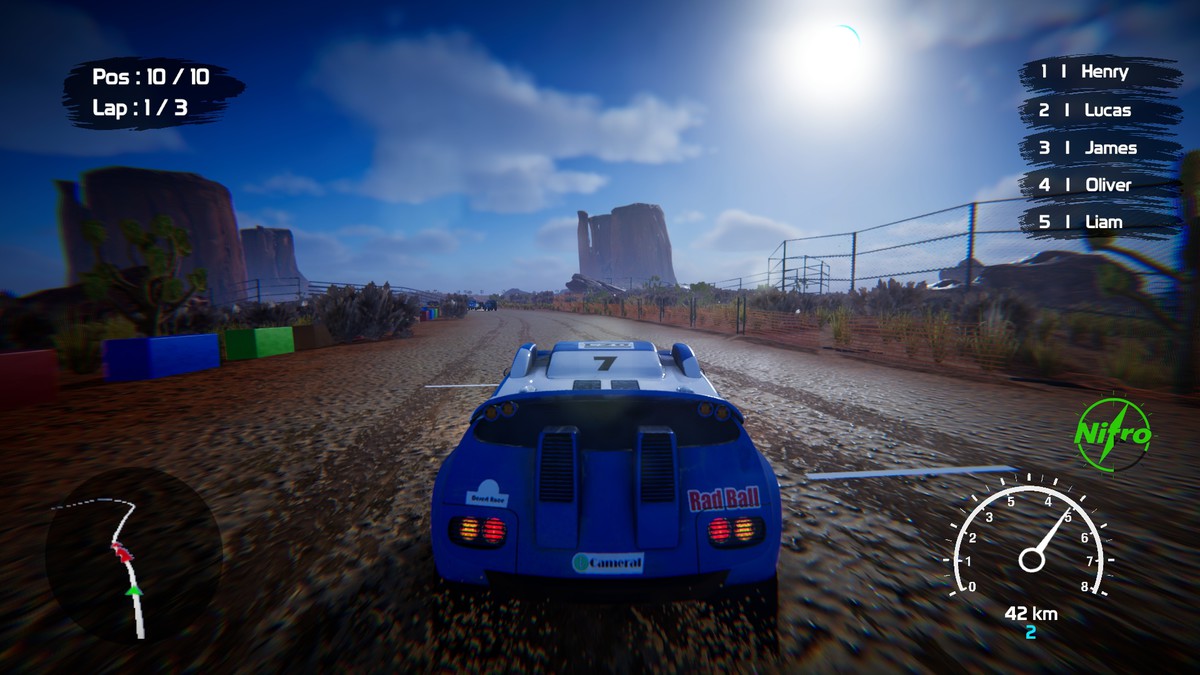
Task: Choose James's leaderboard row
Action: click(x=1098, y=148)
